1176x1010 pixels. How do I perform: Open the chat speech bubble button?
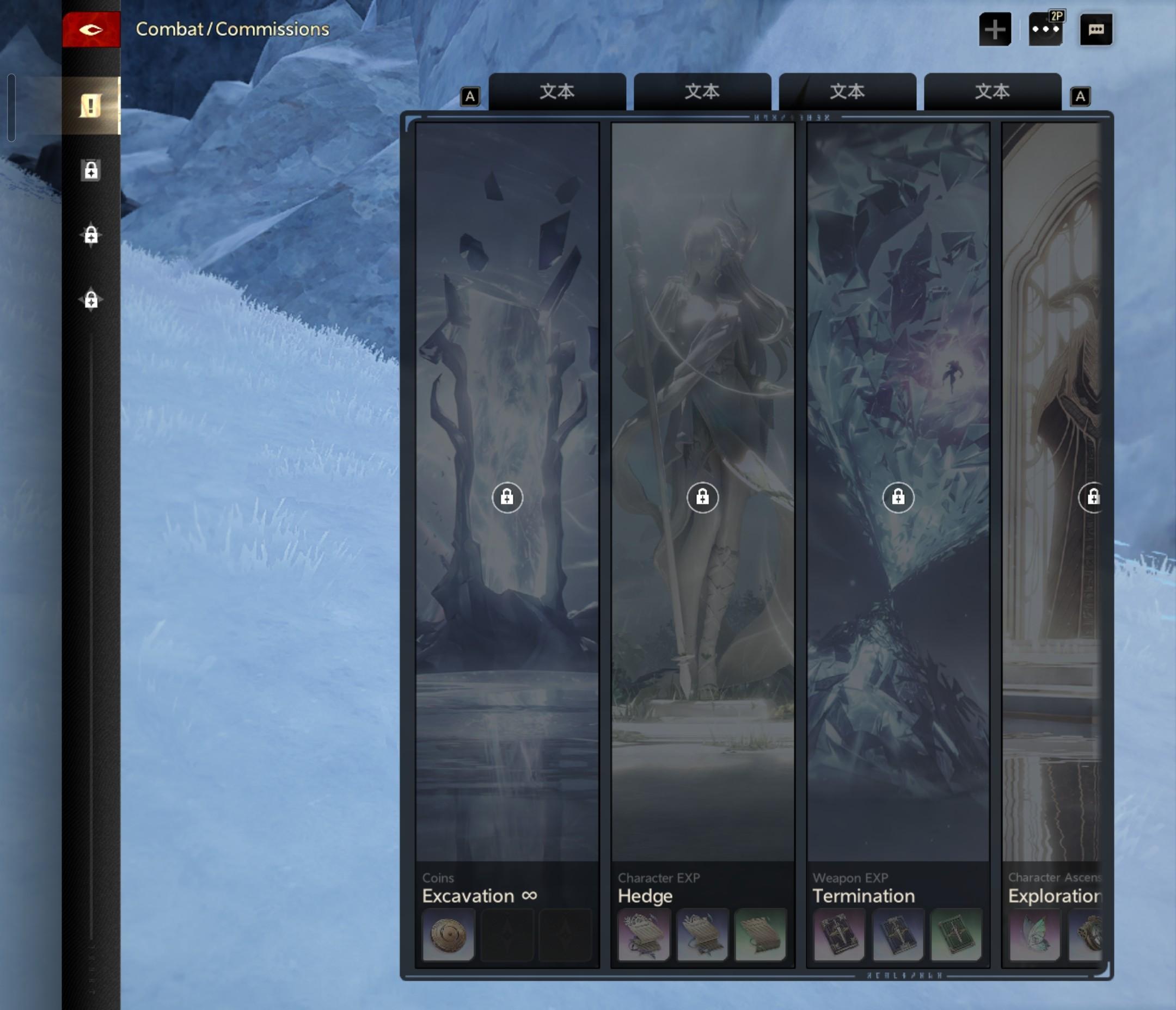tap(1095, 29)
